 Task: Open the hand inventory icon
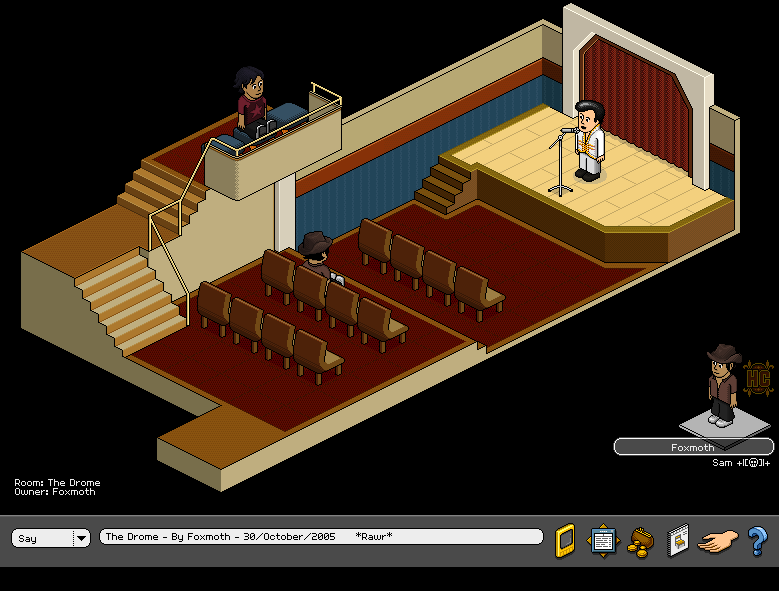coord(717,541)
